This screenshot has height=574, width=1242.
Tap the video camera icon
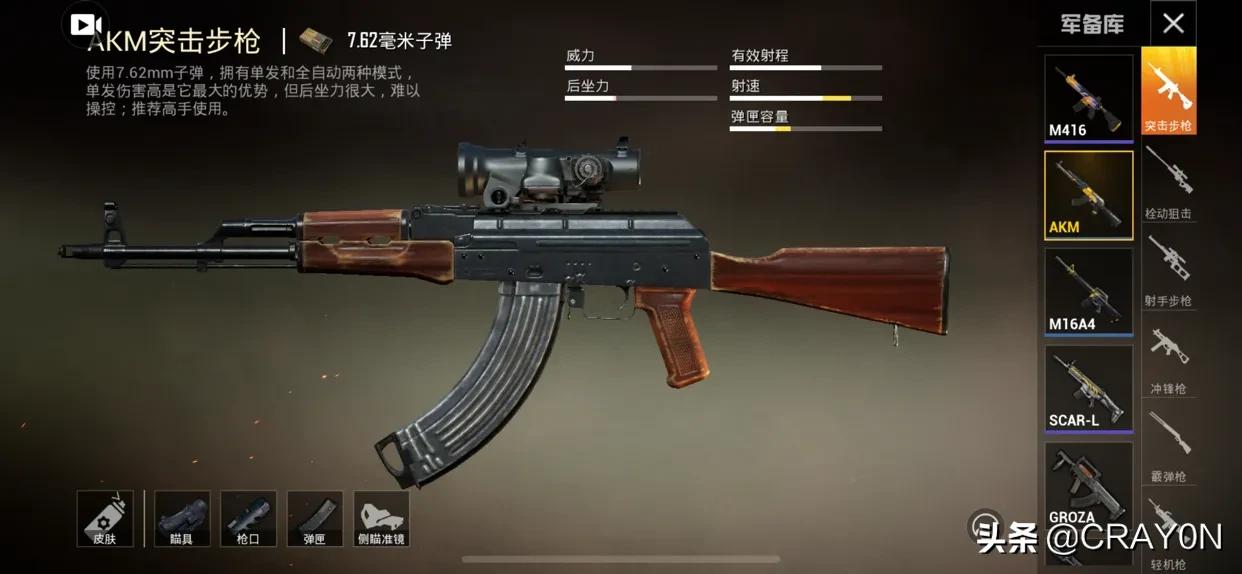point(87,25)
